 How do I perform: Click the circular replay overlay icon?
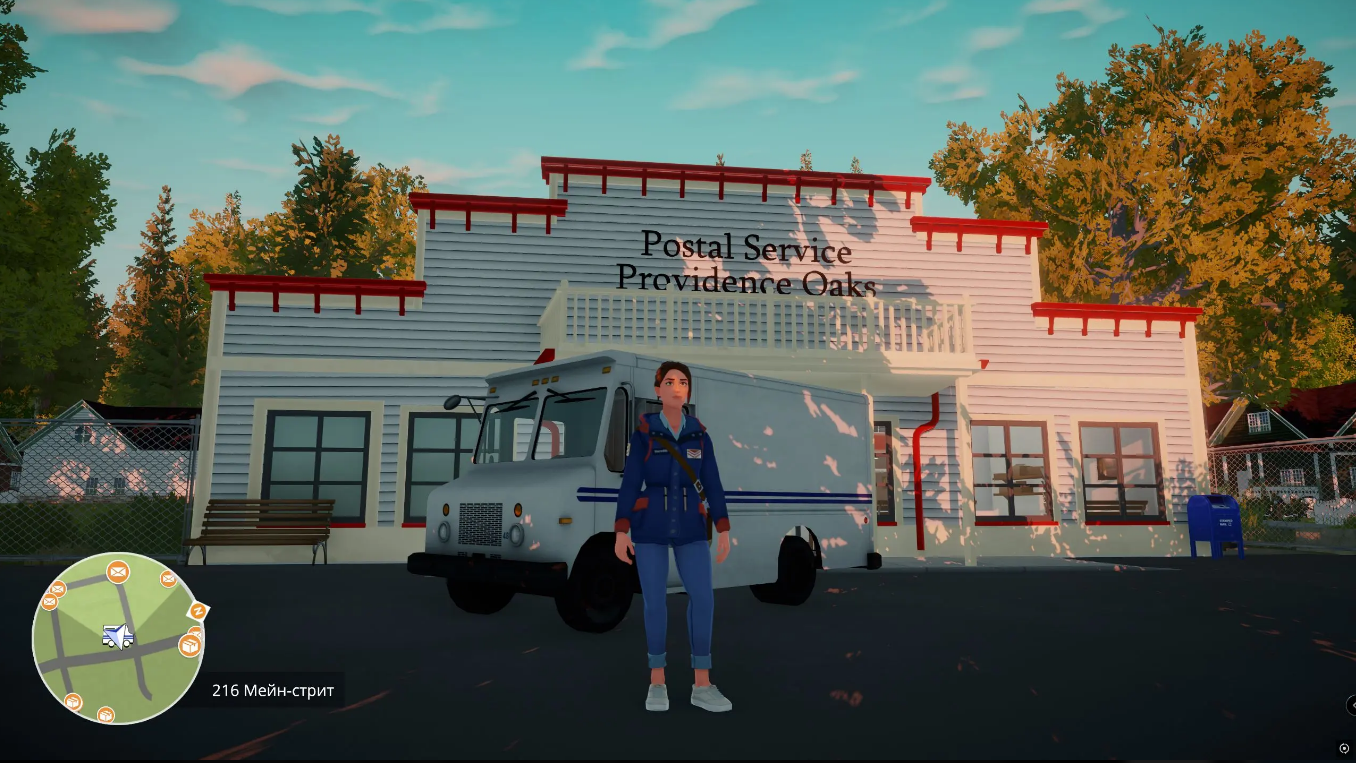[1343, 748]
